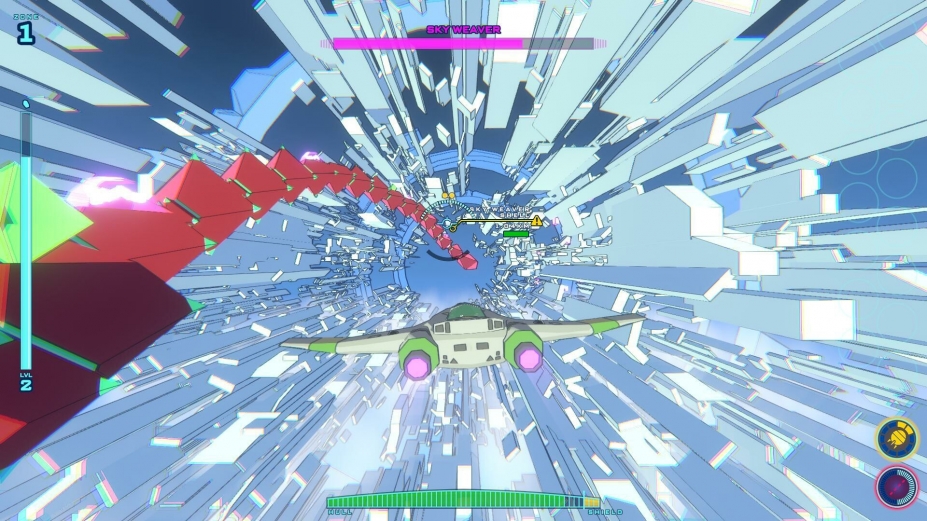The image size is (927, 521).
Task: Activate the yellow bomb ability icon
Action: (895, 437)
